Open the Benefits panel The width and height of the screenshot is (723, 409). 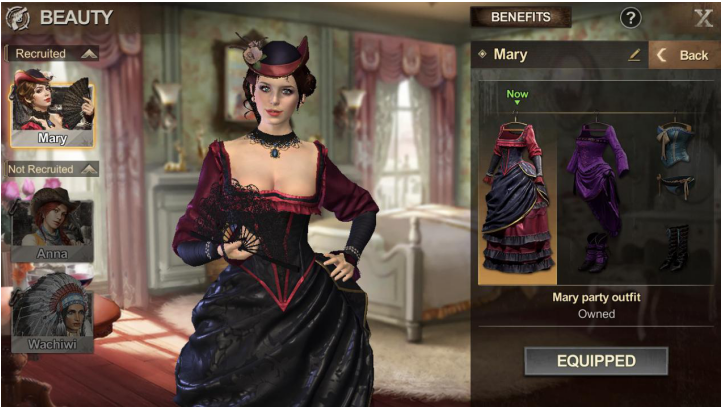tap(521, 17)
